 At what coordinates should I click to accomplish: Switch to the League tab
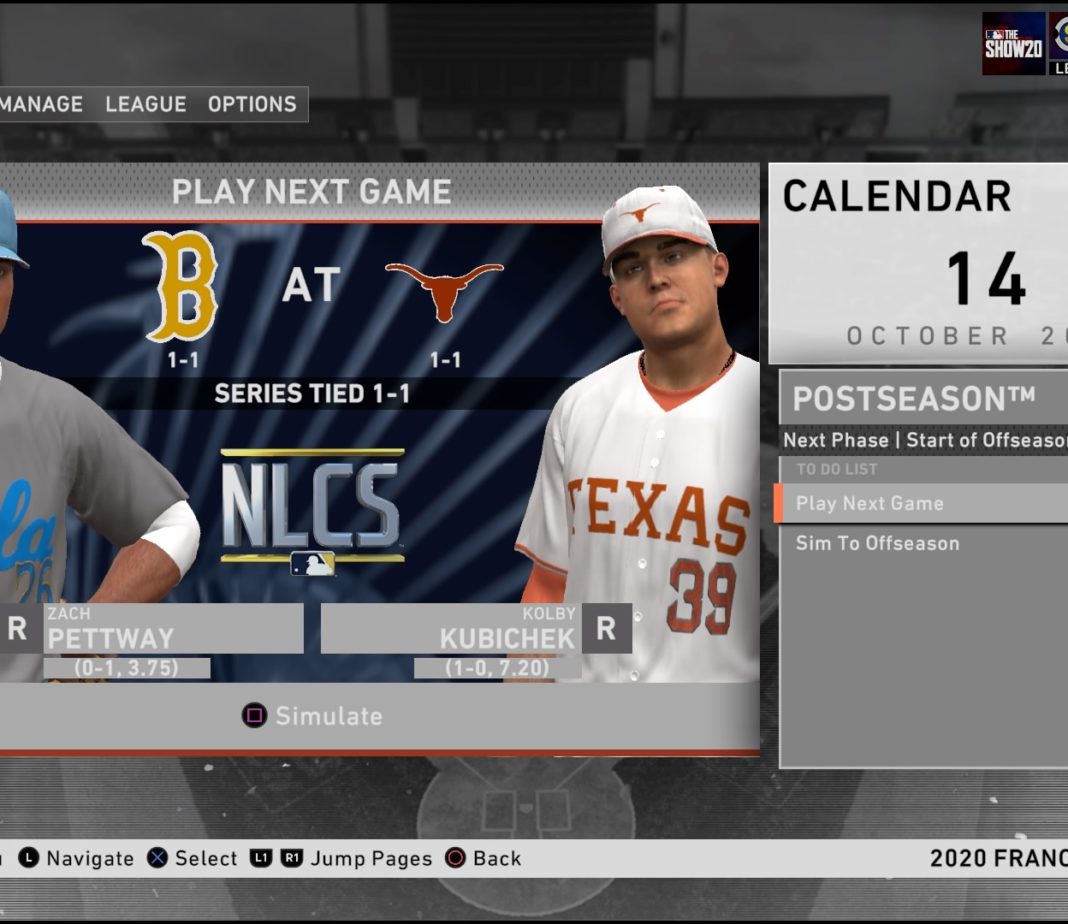tap(146, 104)
